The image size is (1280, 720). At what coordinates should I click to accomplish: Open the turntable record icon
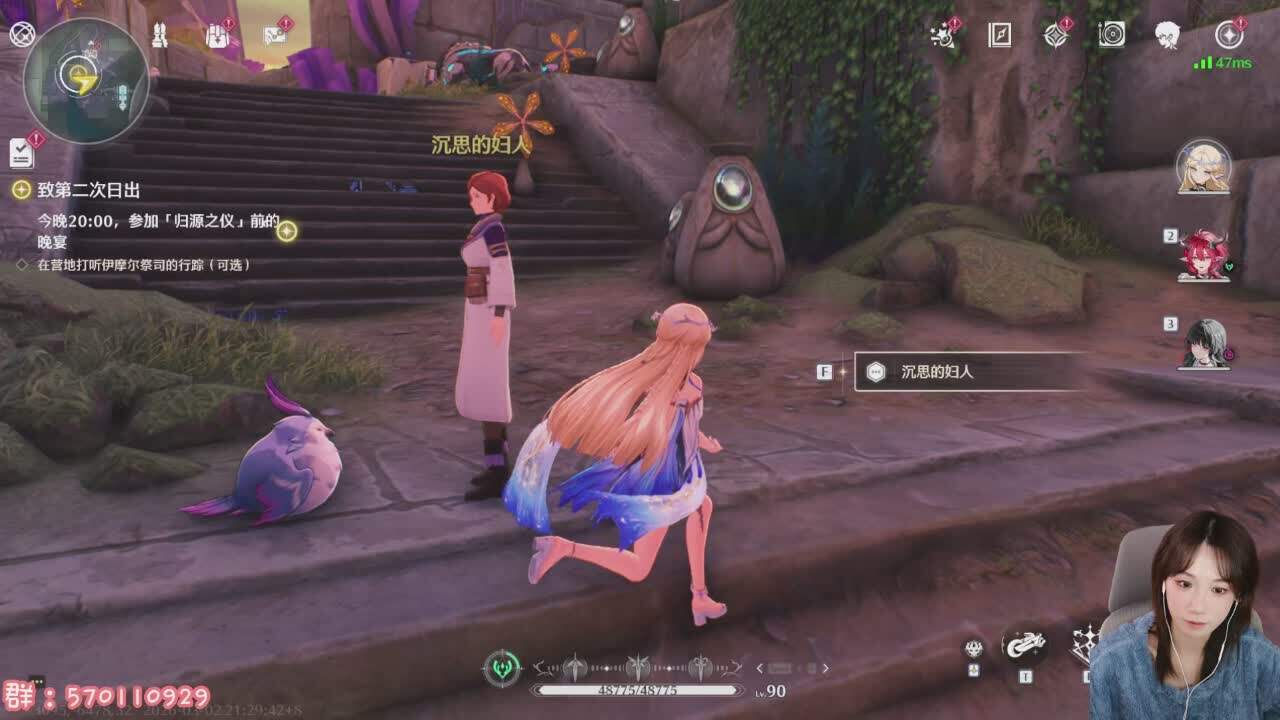[1111, 36]
